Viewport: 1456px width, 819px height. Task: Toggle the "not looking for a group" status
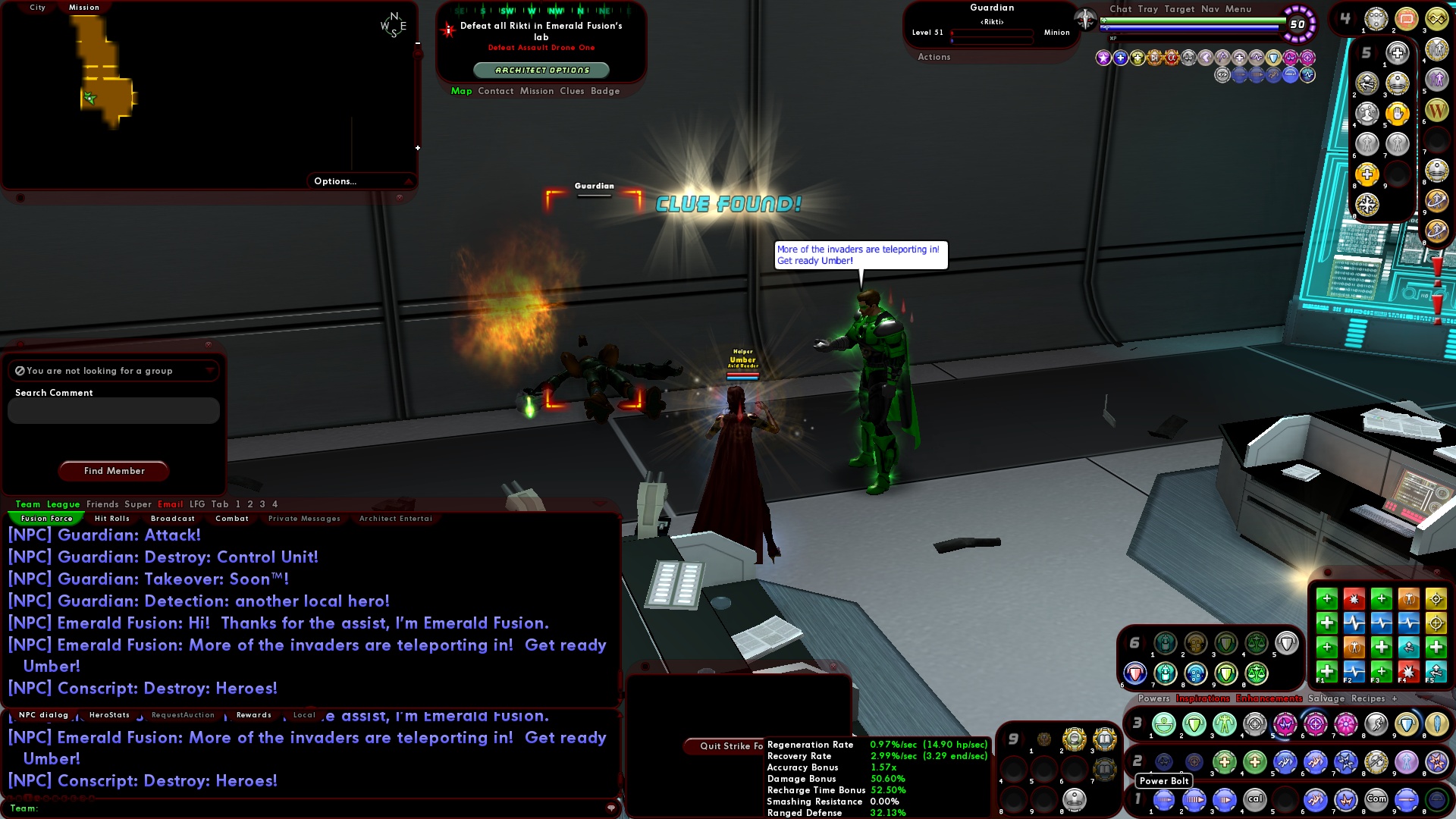pos(19,371)
